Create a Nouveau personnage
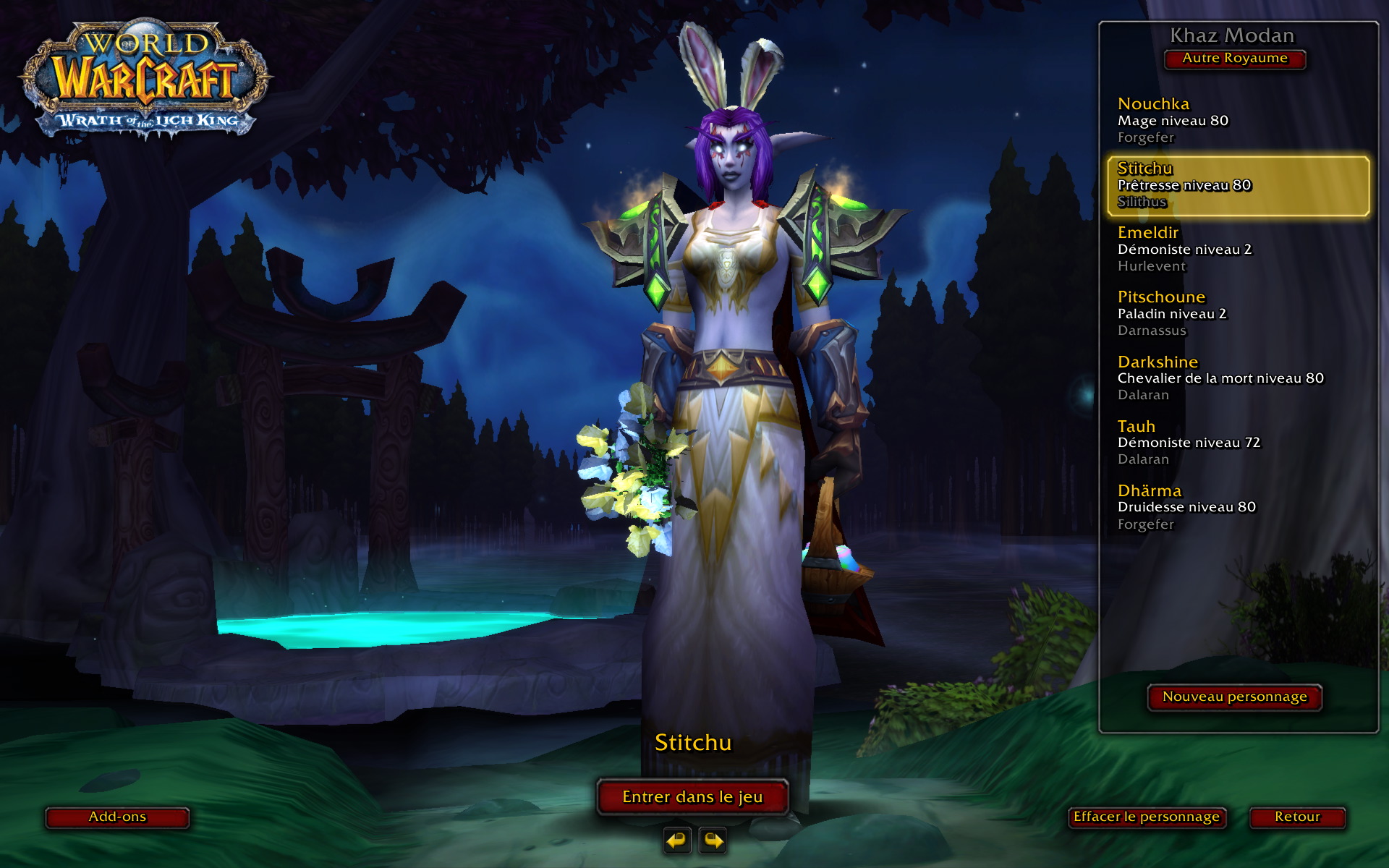 (x=1234, y=697)
